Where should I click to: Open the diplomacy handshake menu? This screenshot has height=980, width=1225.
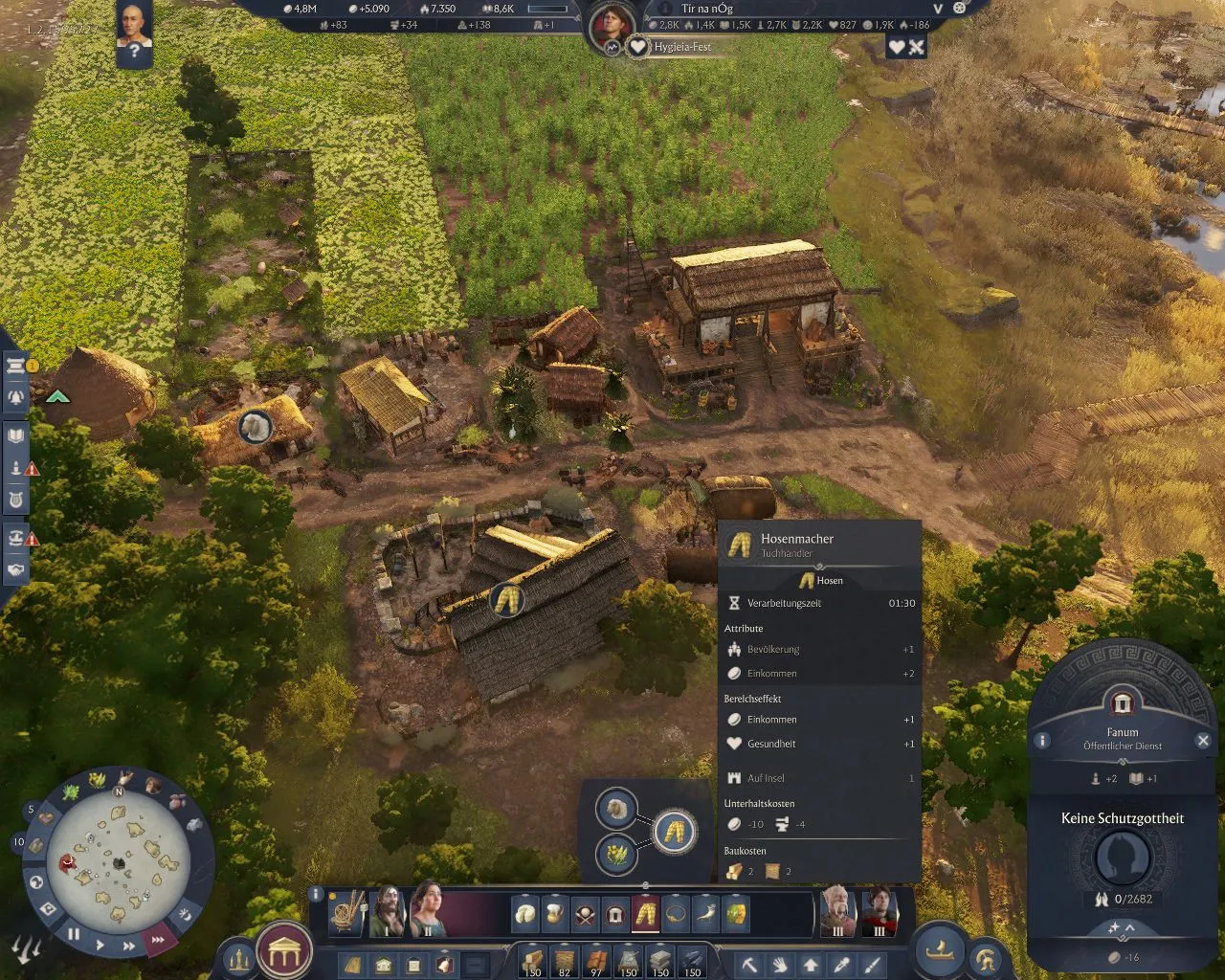[x=16, y=569]
